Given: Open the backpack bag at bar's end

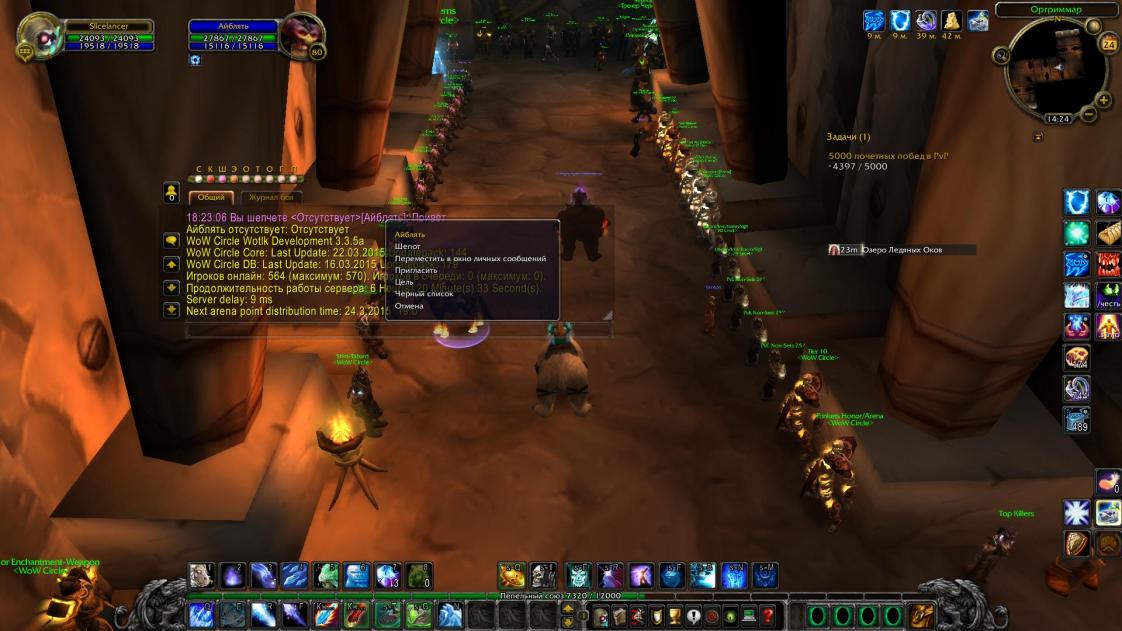Looking at the screenshot, I should pos(922,615).
